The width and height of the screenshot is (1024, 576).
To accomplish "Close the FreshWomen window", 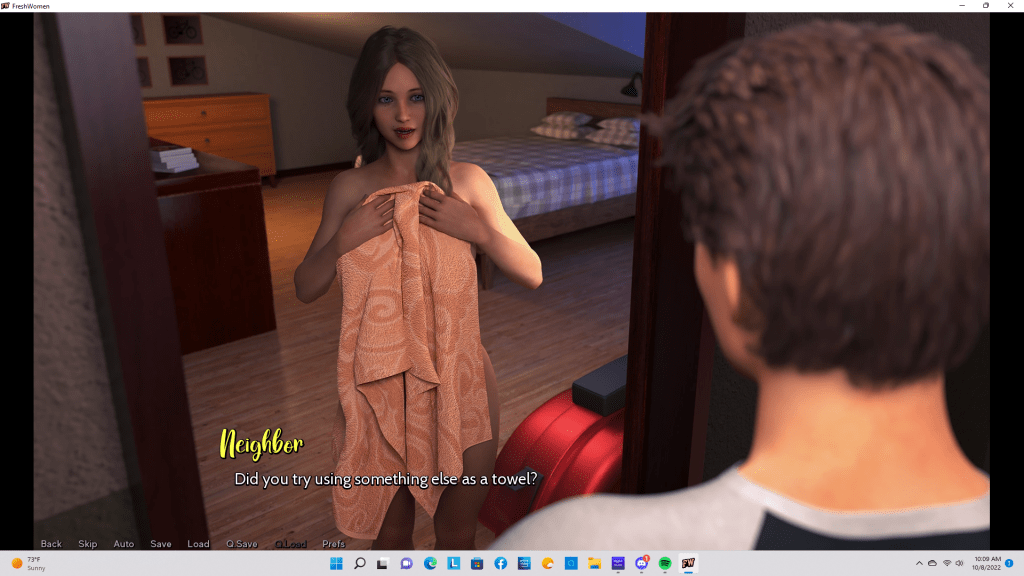I will coord(1009,6).
